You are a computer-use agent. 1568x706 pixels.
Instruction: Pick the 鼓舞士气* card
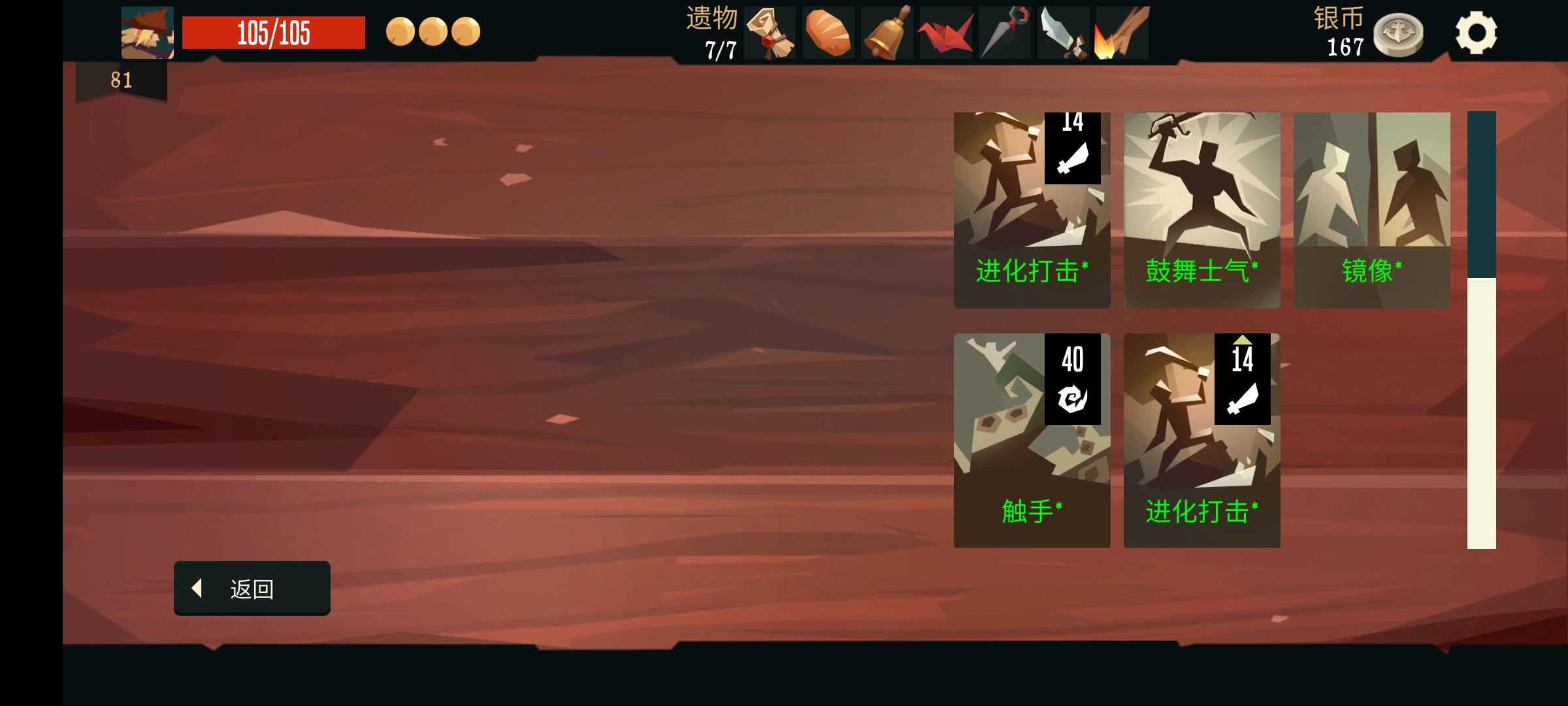(1202, 209)
